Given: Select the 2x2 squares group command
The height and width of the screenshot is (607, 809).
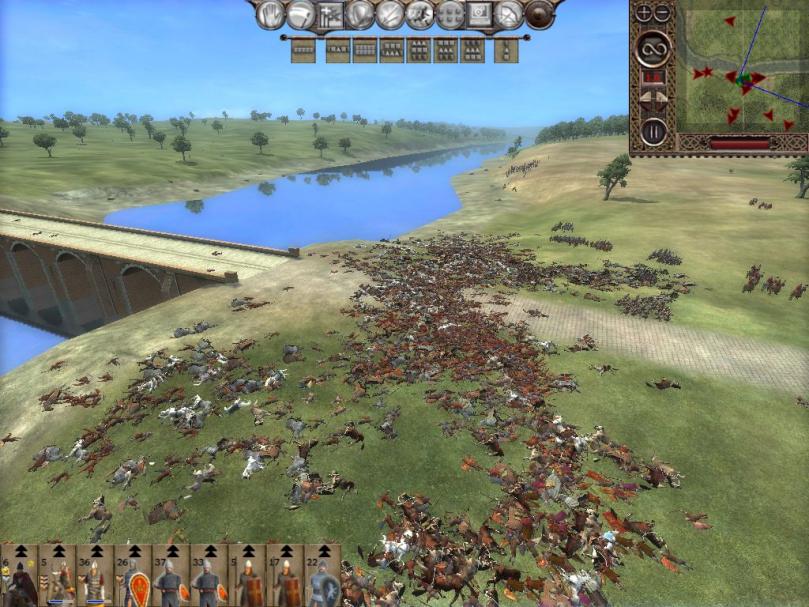Looking at the screenshot, I should (x=450, y=14).
